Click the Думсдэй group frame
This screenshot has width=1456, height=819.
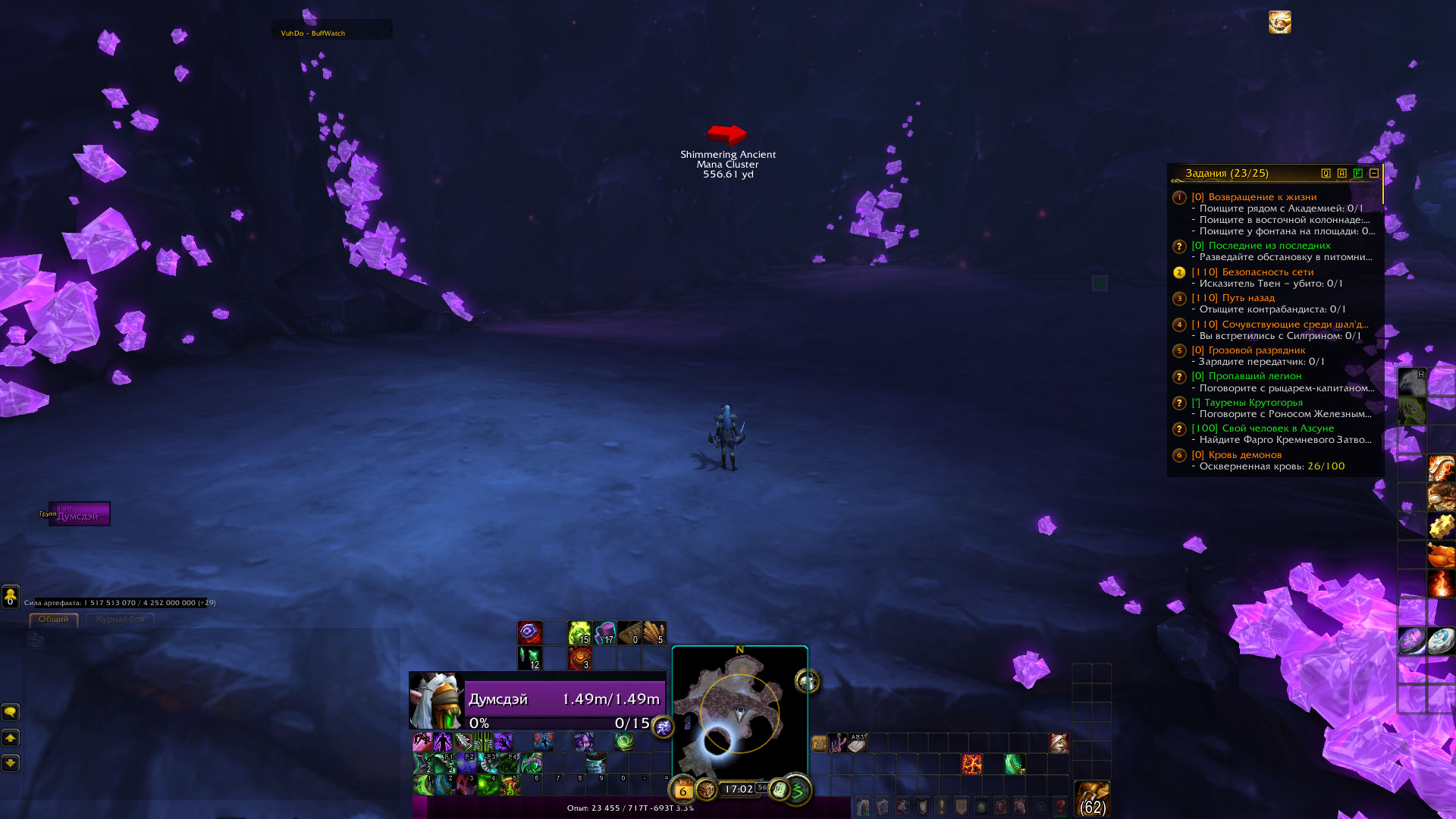point(80,514)
